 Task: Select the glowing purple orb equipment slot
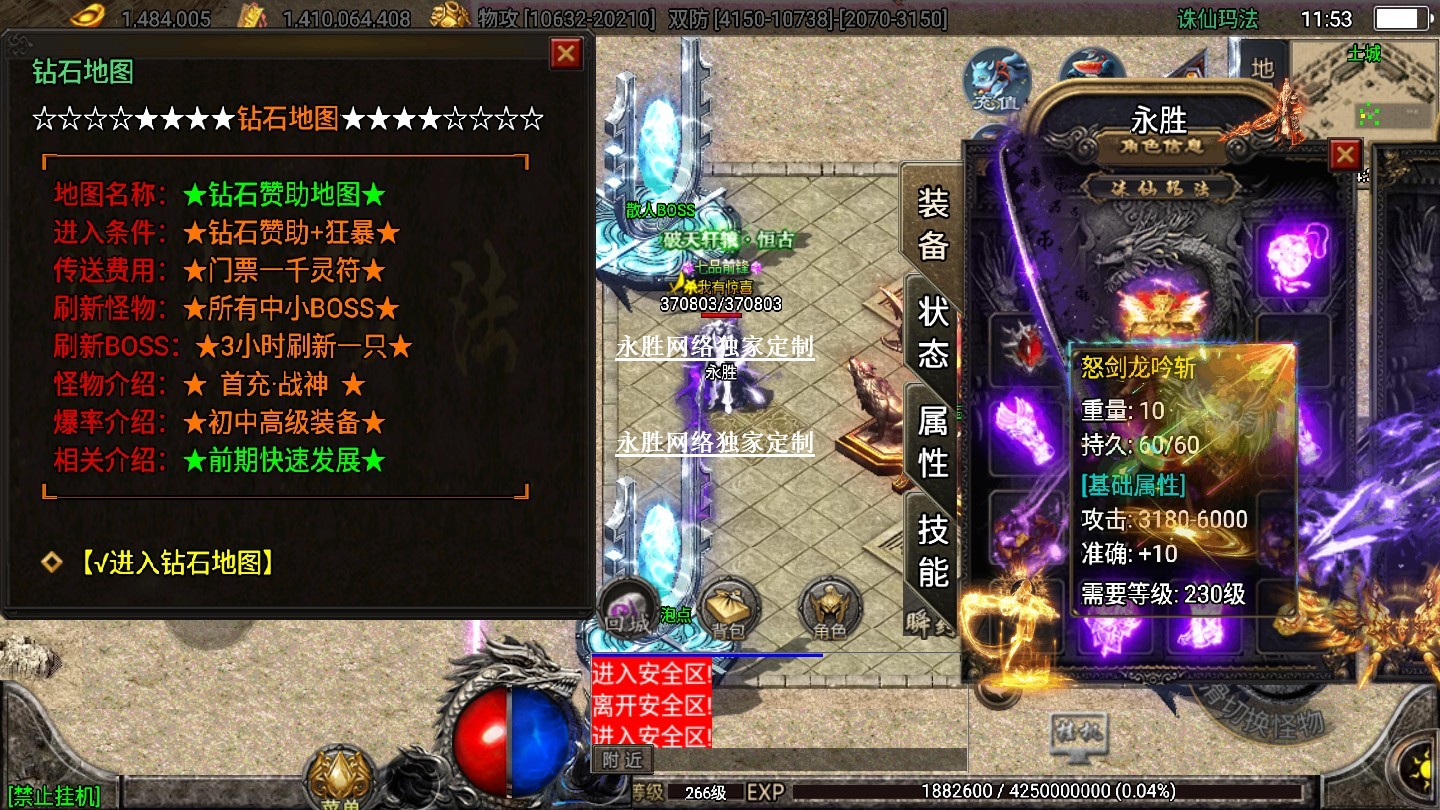tap(1292, 258)
